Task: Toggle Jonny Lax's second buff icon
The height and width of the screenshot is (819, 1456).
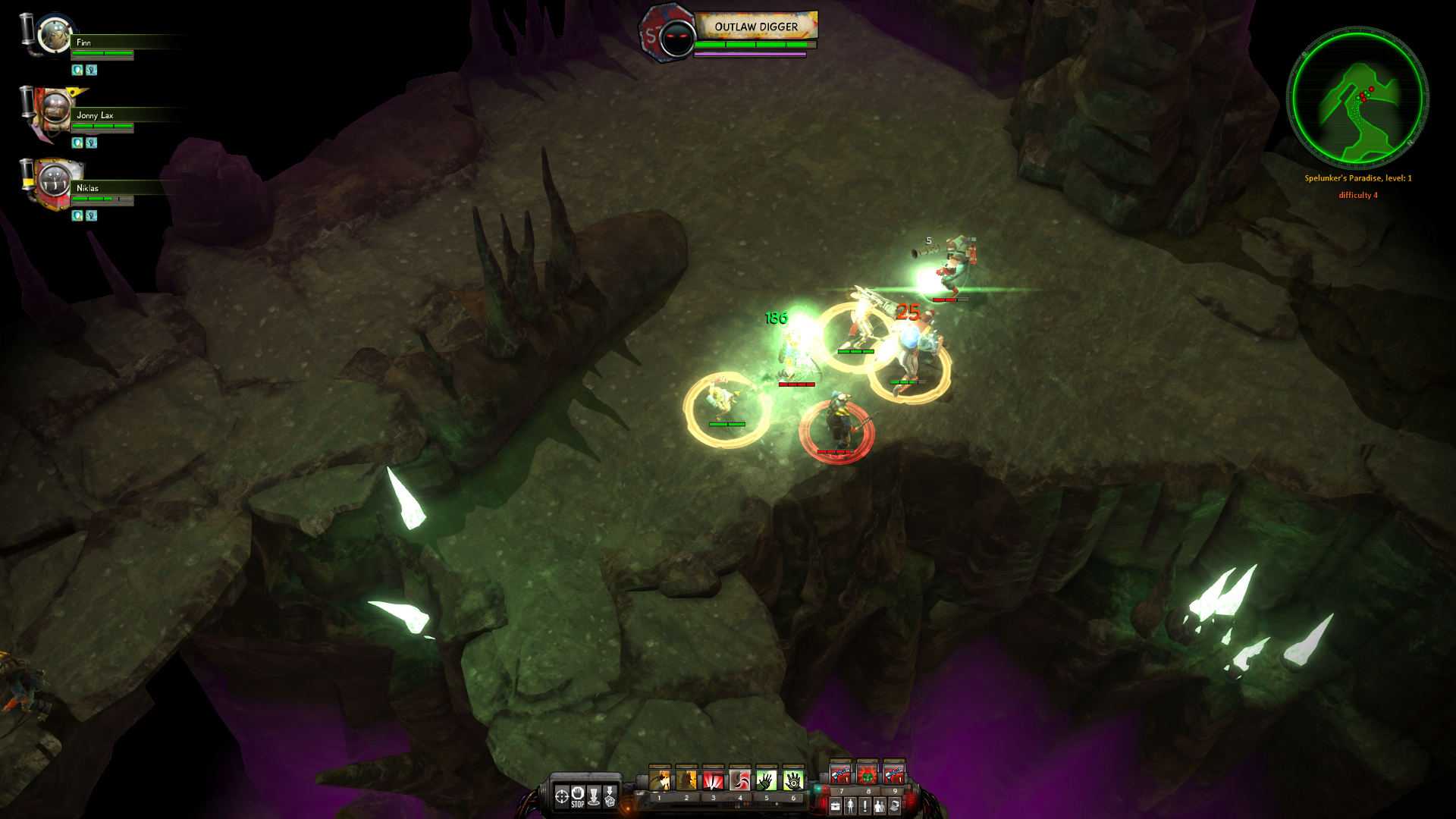Action: 91,141
